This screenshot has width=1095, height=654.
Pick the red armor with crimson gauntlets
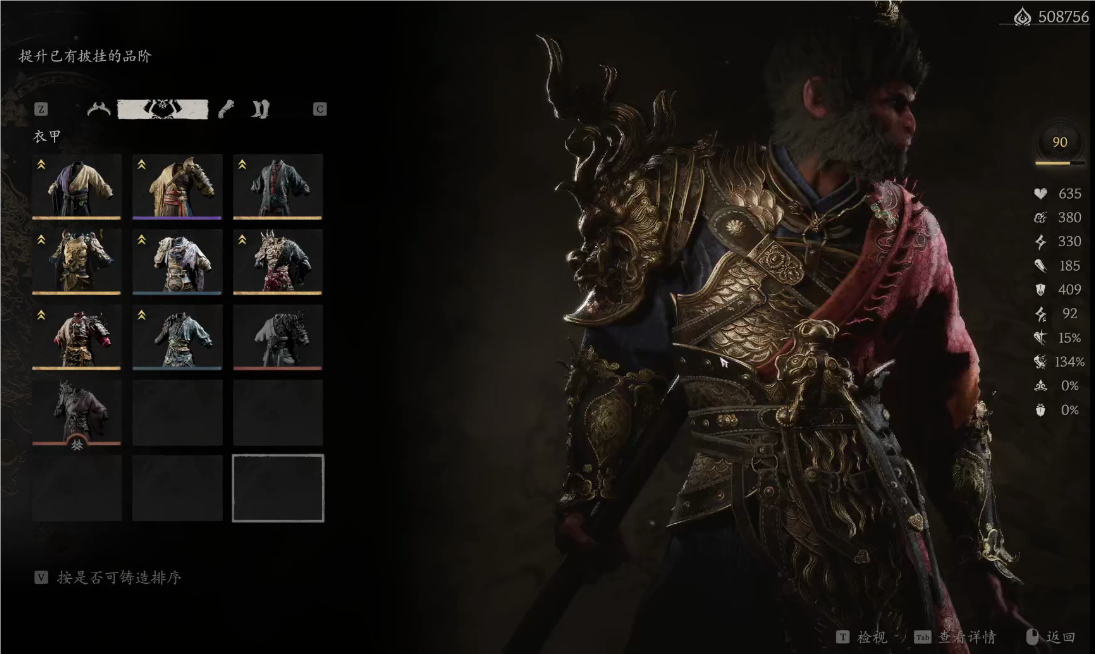coord(77,336)
